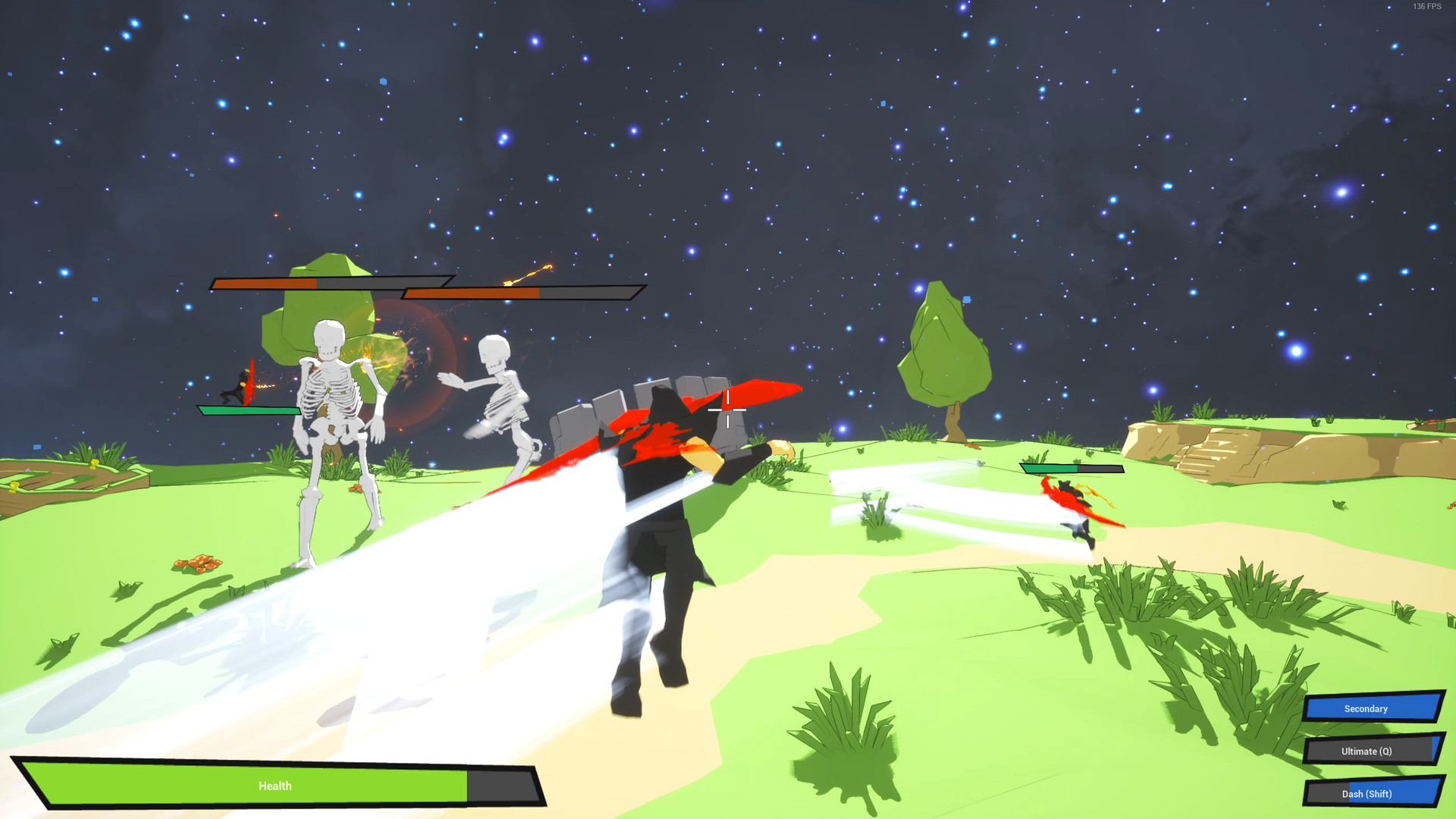This screenshot has height=819, width=1456.
Task: Click the crosshair at screen center
Action: pos(727,410)
